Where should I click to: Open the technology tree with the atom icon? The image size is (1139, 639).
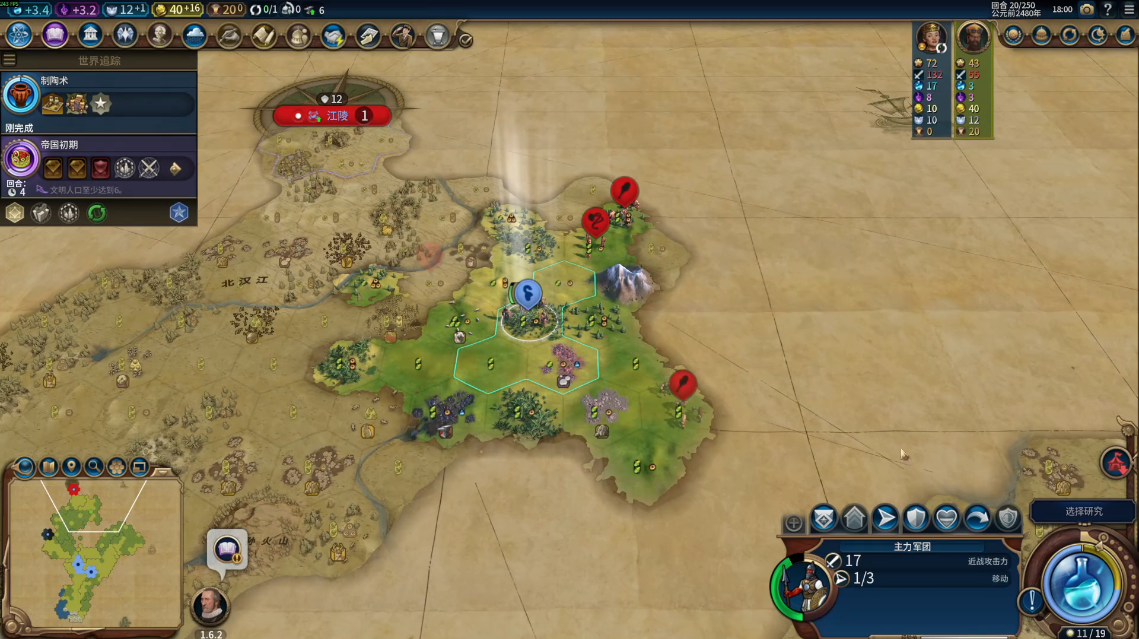(19, 36)
